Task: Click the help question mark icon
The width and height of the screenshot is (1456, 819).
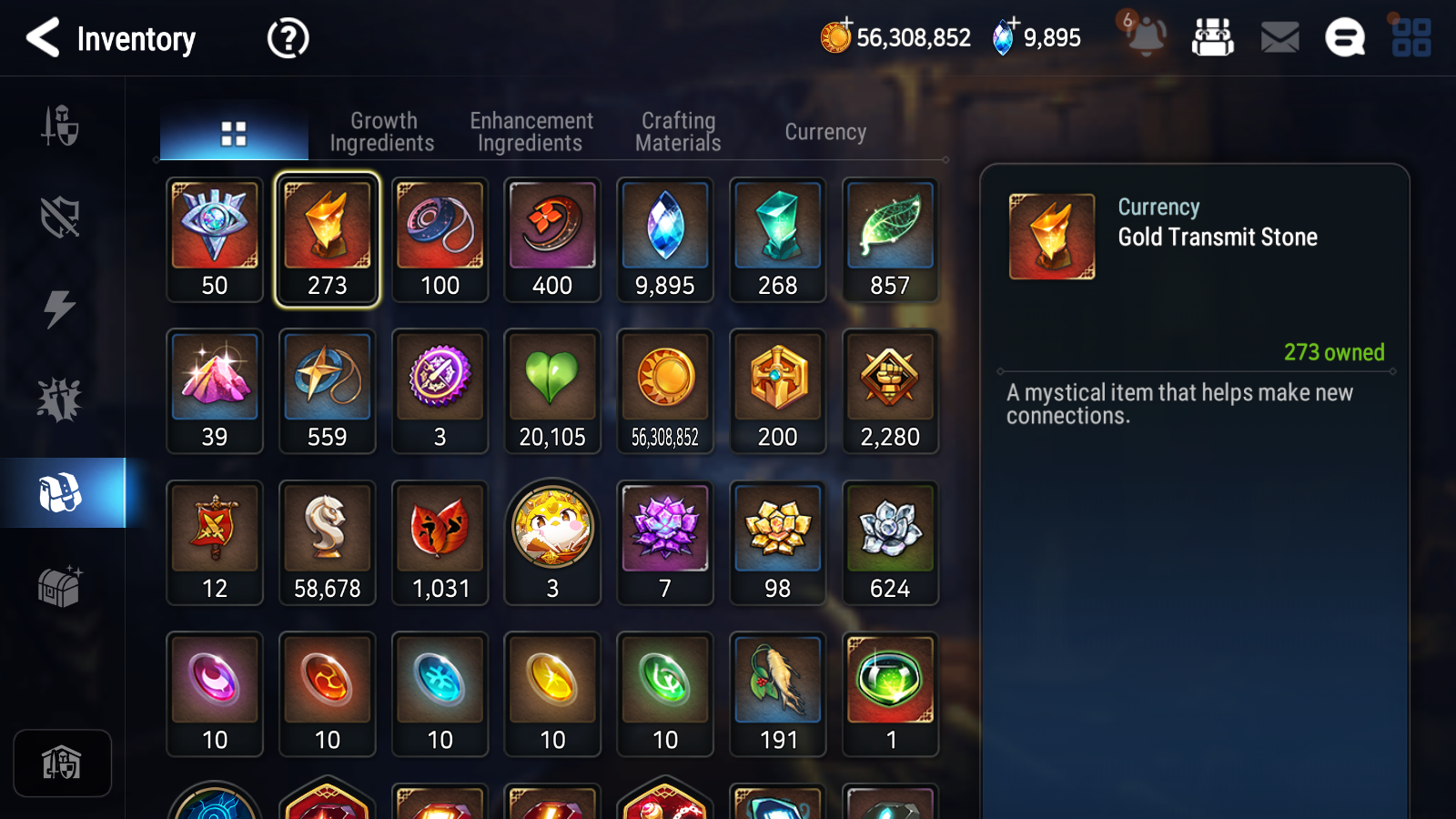Action: pyautogui.click(x=287, y=38)
